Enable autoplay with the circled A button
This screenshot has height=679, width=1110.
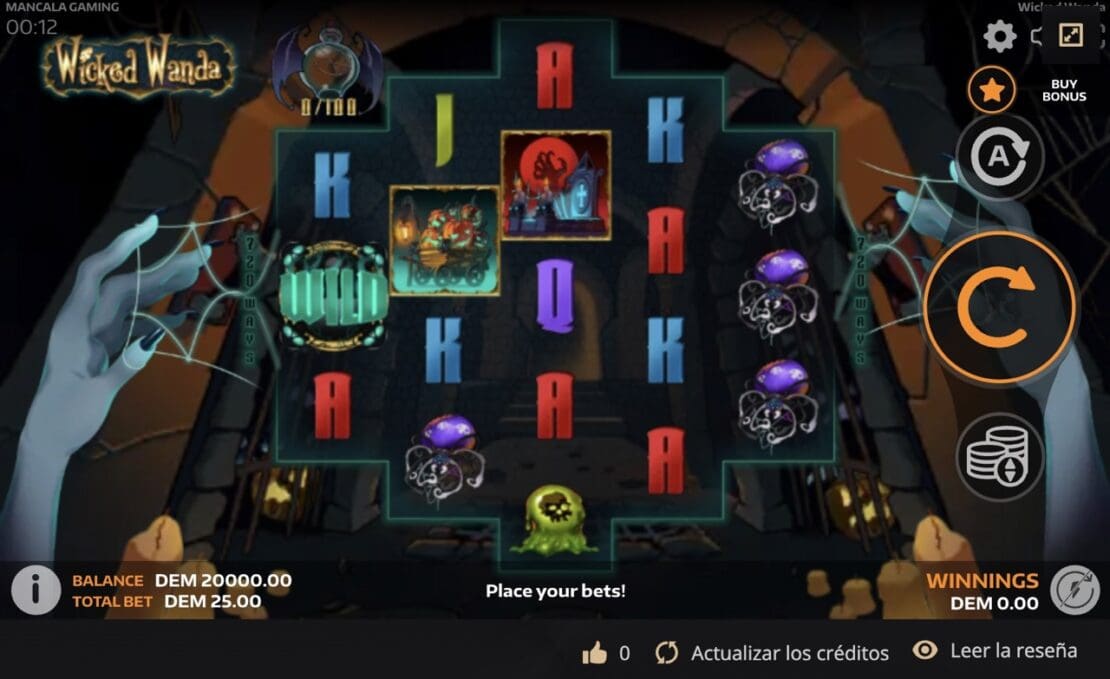(1000, 157)
